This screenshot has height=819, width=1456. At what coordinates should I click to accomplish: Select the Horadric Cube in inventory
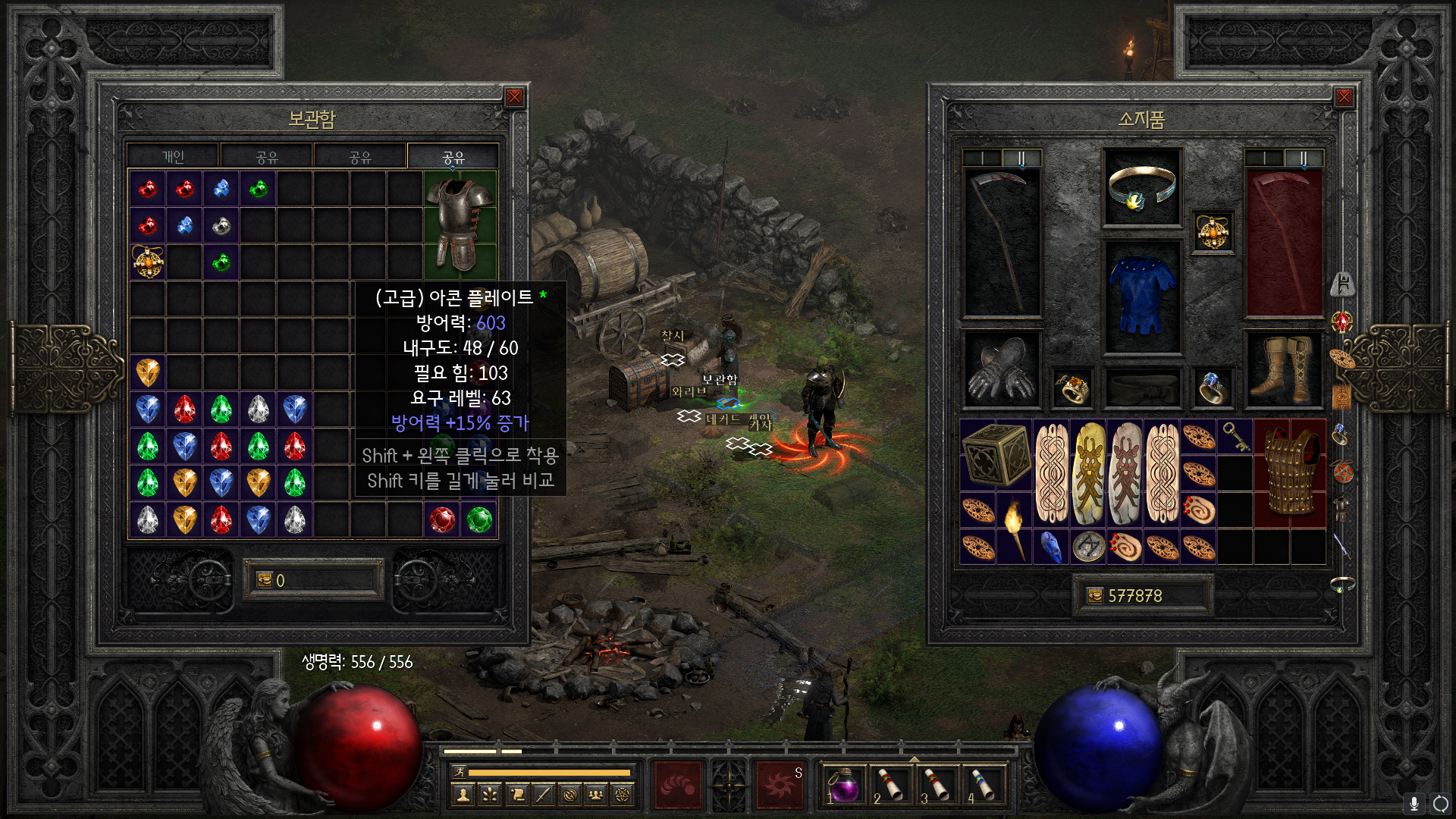996,455
